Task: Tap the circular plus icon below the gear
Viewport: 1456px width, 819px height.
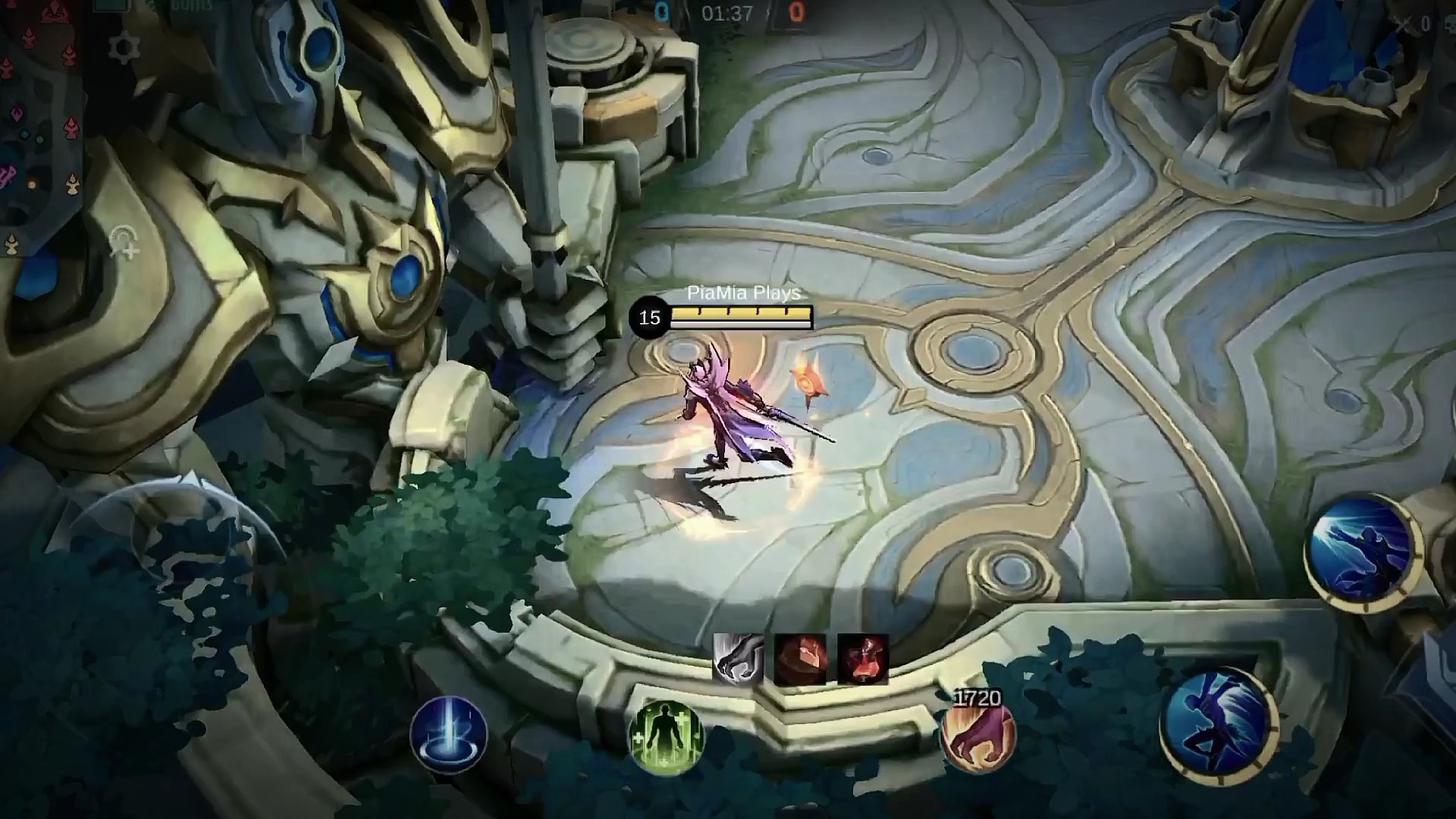Action: [124, 243]
